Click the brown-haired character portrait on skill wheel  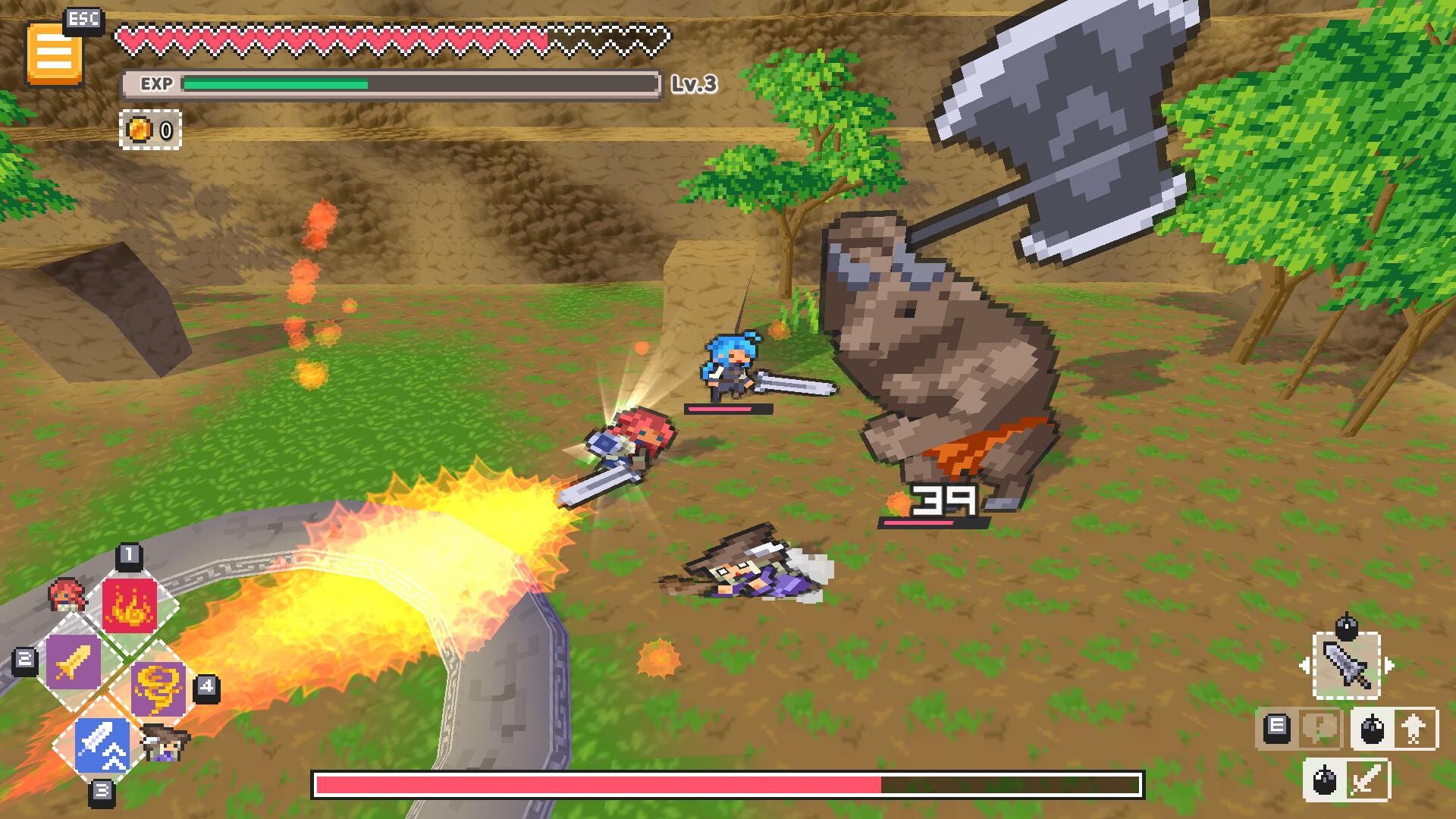pos(164,745)
